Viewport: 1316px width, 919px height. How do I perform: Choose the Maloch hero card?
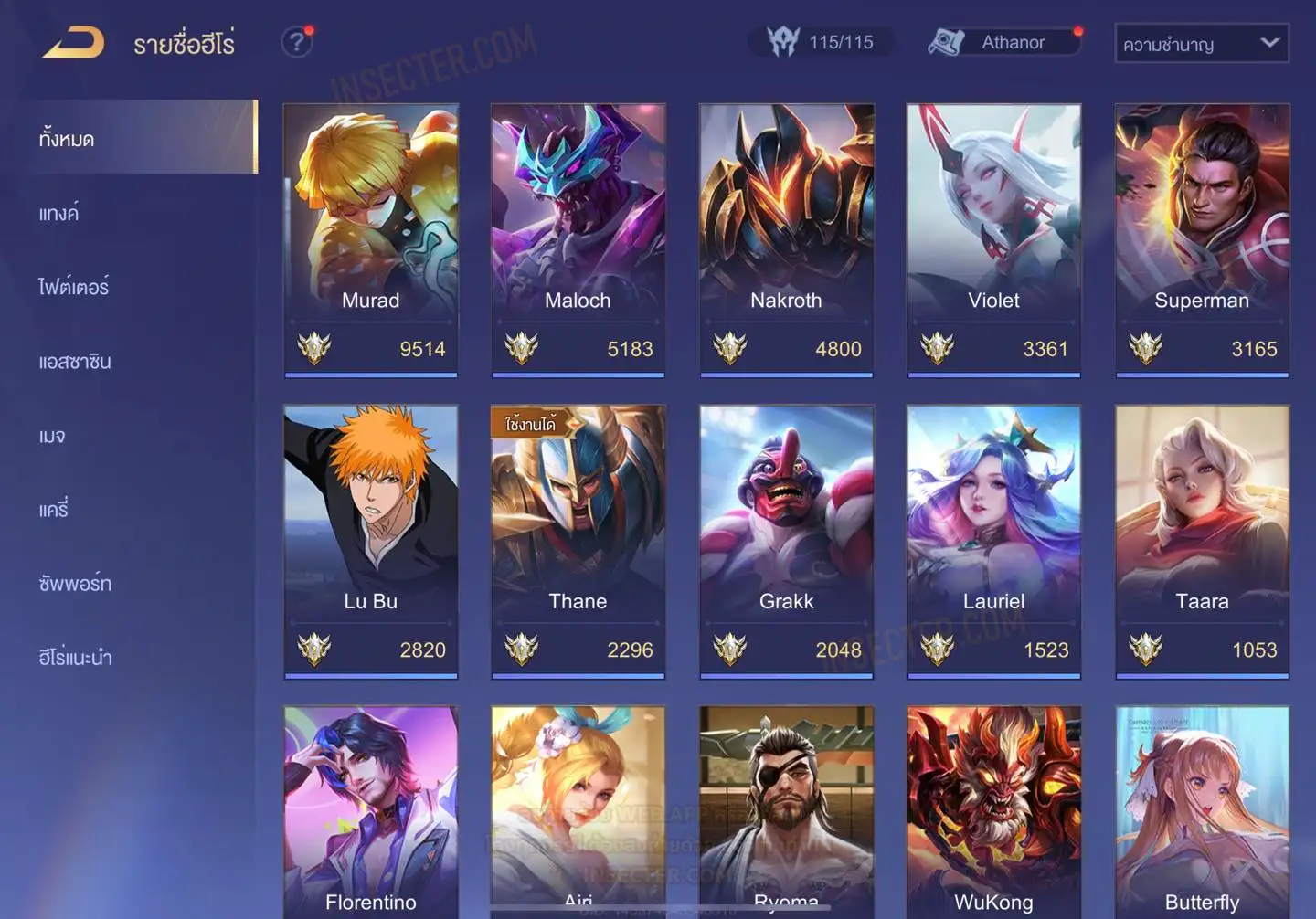click(578, 238)
